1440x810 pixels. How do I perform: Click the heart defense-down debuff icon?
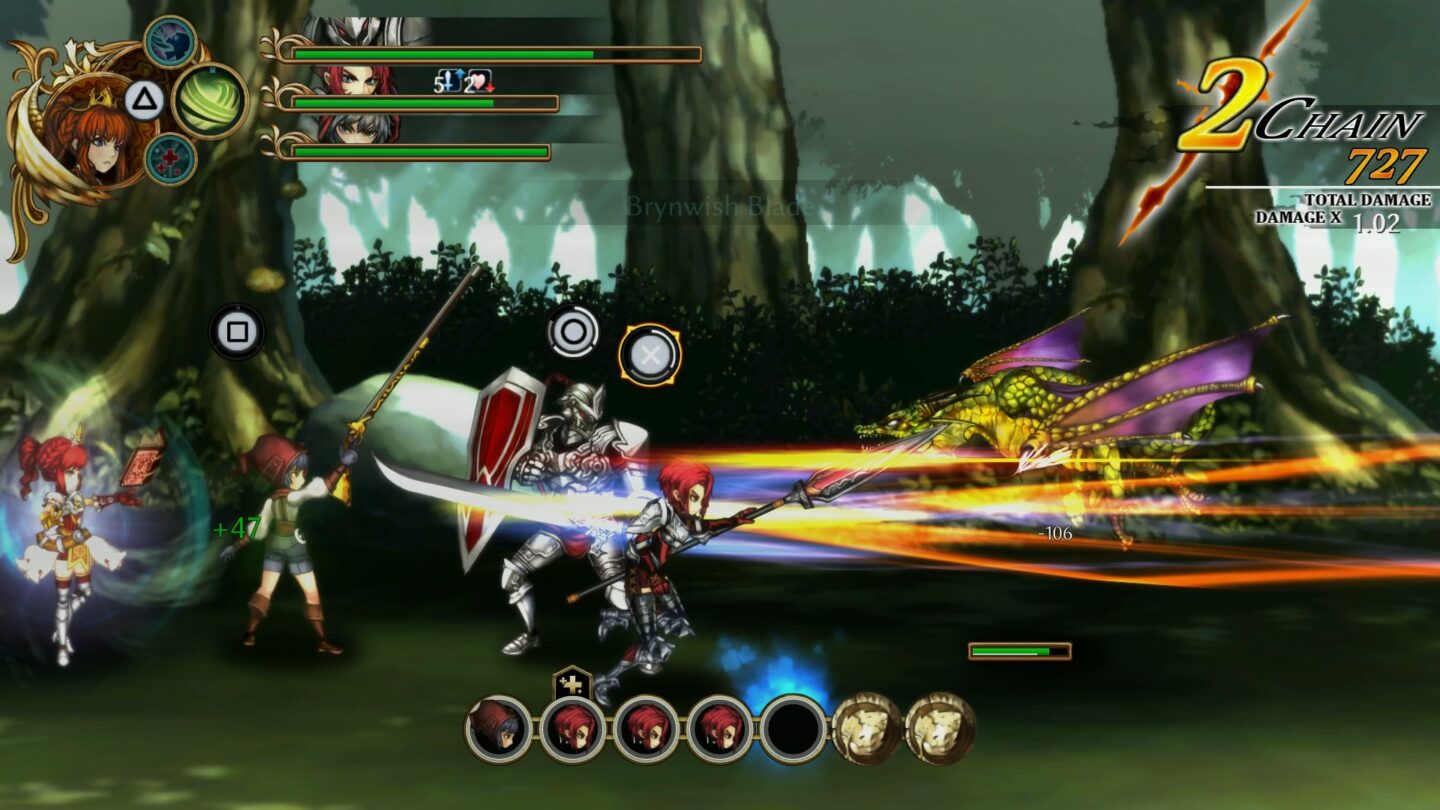pyautogui.click(x=480, y=82)
